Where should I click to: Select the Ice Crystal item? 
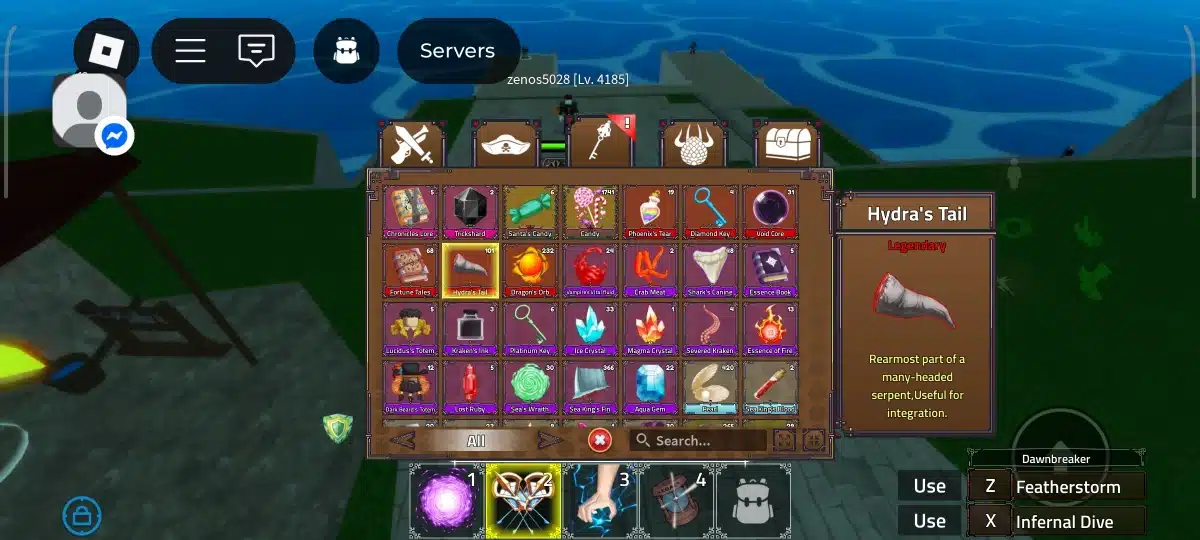pyautogui.click(x=590, y=328)
